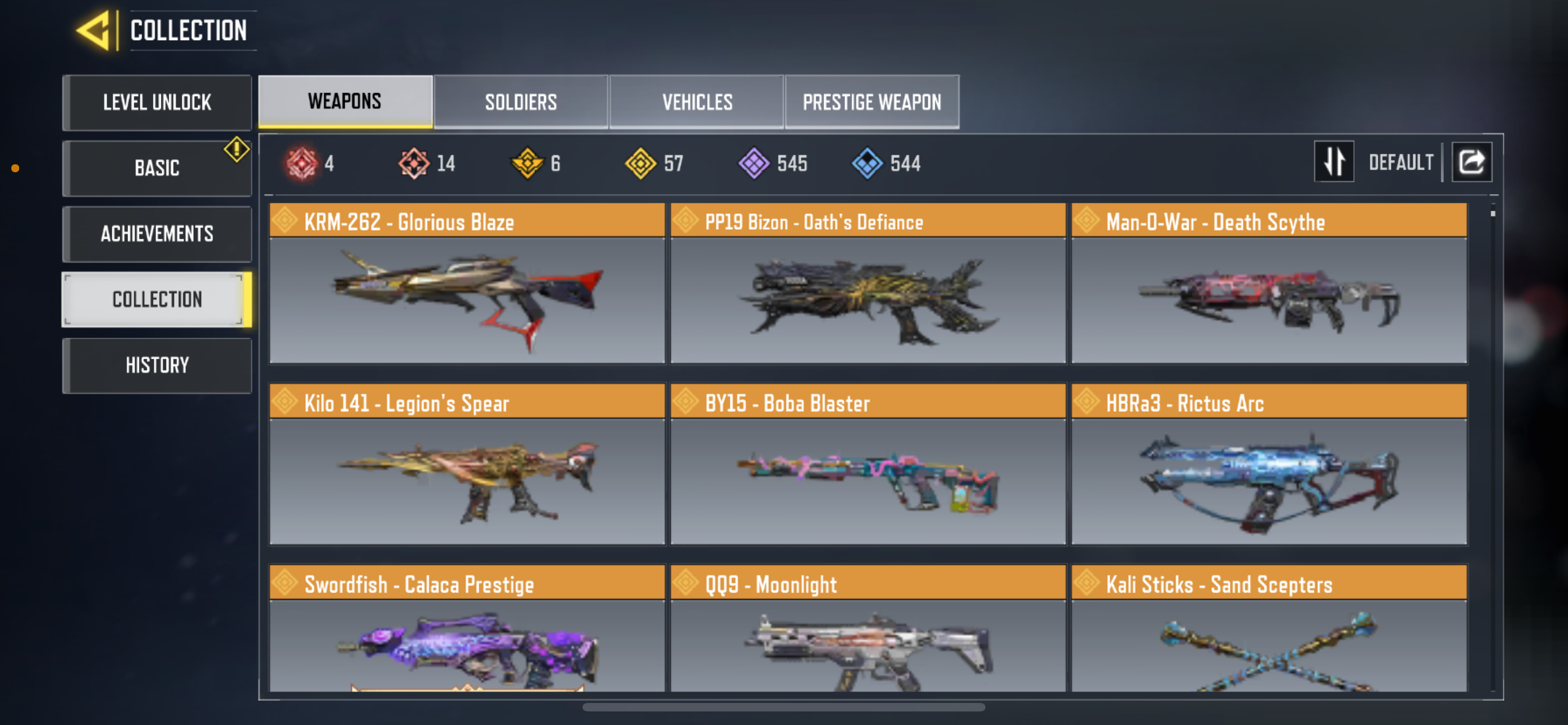Open the HISTORY section

(x=157, y=365)
